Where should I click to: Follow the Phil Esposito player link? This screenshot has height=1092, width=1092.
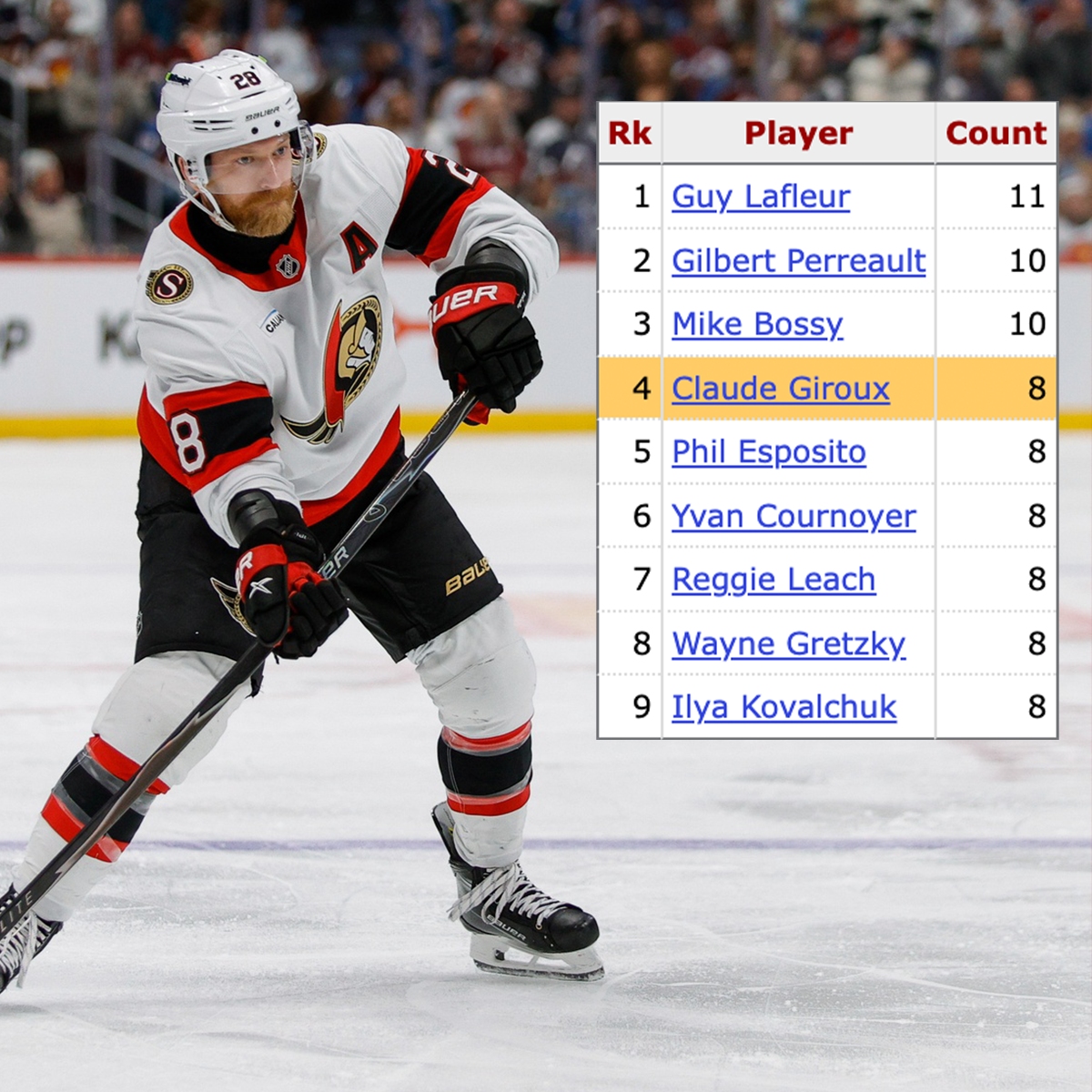coord(768,452)
